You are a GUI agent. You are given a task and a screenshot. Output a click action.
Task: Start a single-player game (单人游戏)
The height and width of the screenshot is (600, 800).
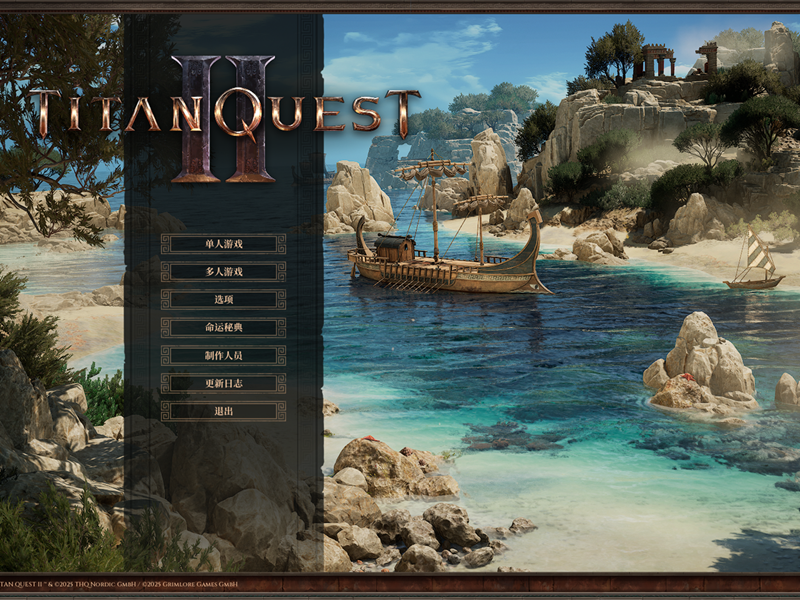[223, 243]
